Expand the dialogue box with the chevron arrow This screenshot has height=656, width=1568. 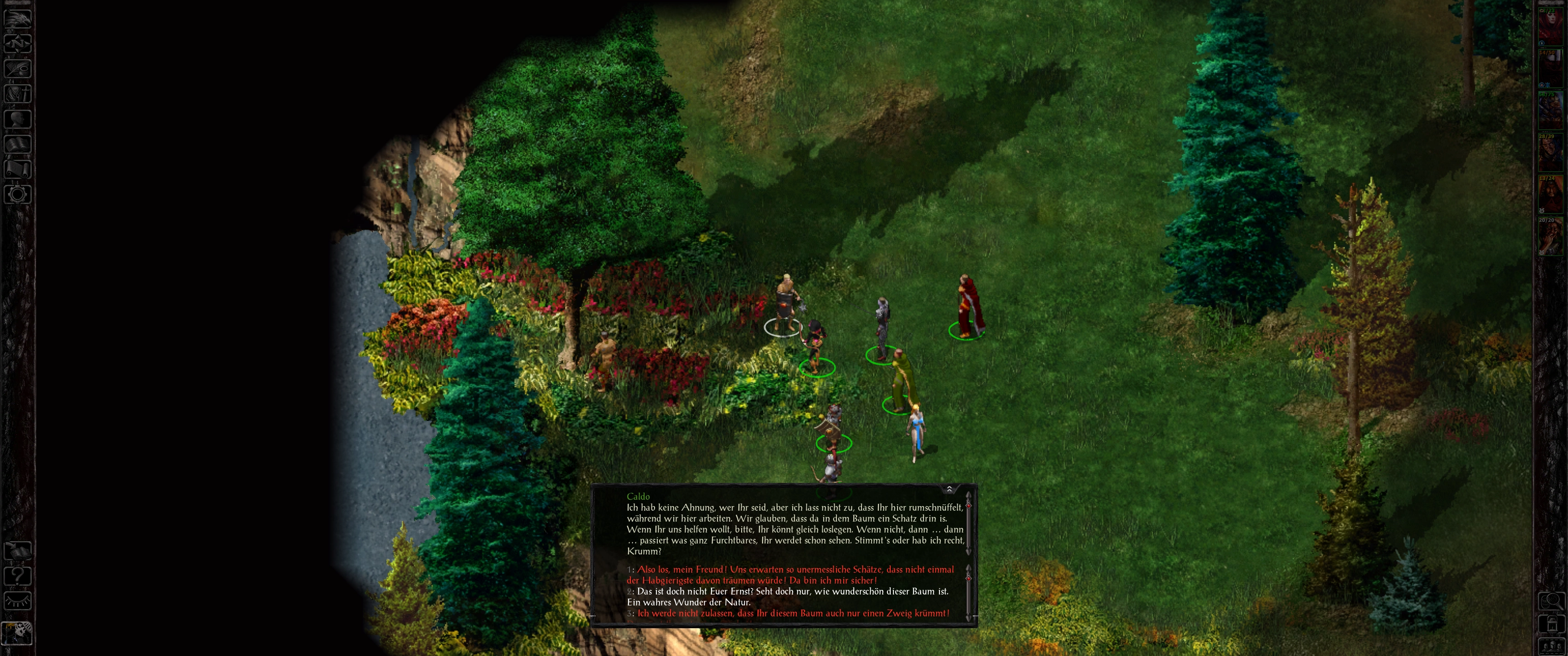coord(949,489)
